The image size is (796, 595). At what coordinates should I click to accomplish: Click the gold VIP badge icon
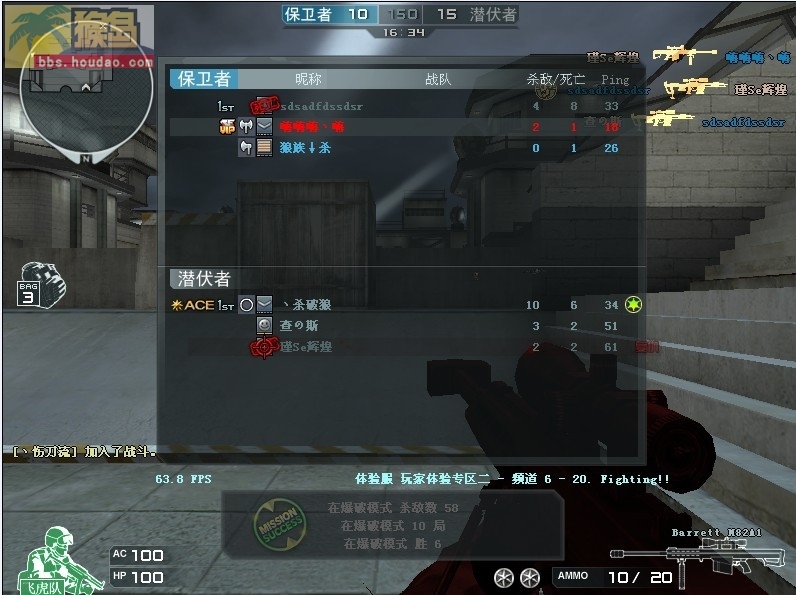click(227, 127)
